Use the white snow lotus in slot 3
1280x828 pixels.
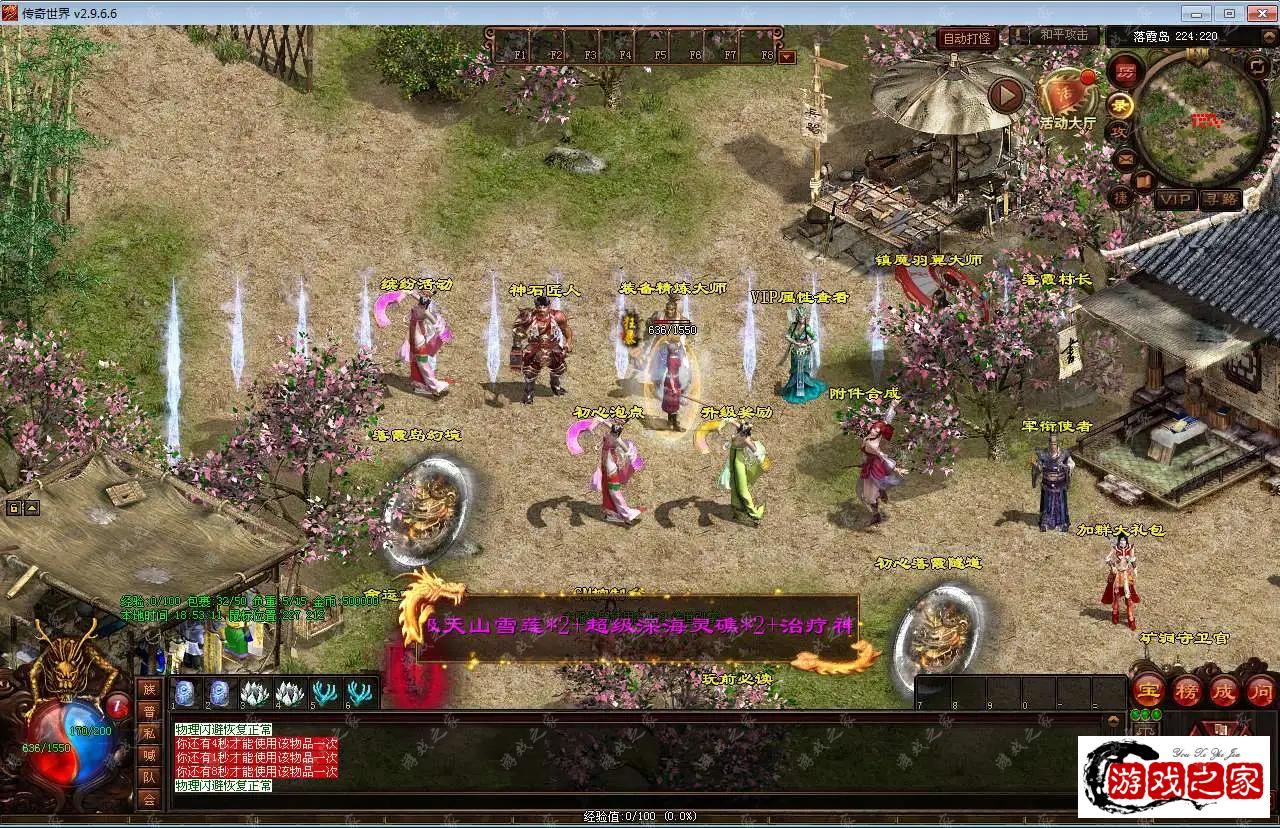point(254,692)
